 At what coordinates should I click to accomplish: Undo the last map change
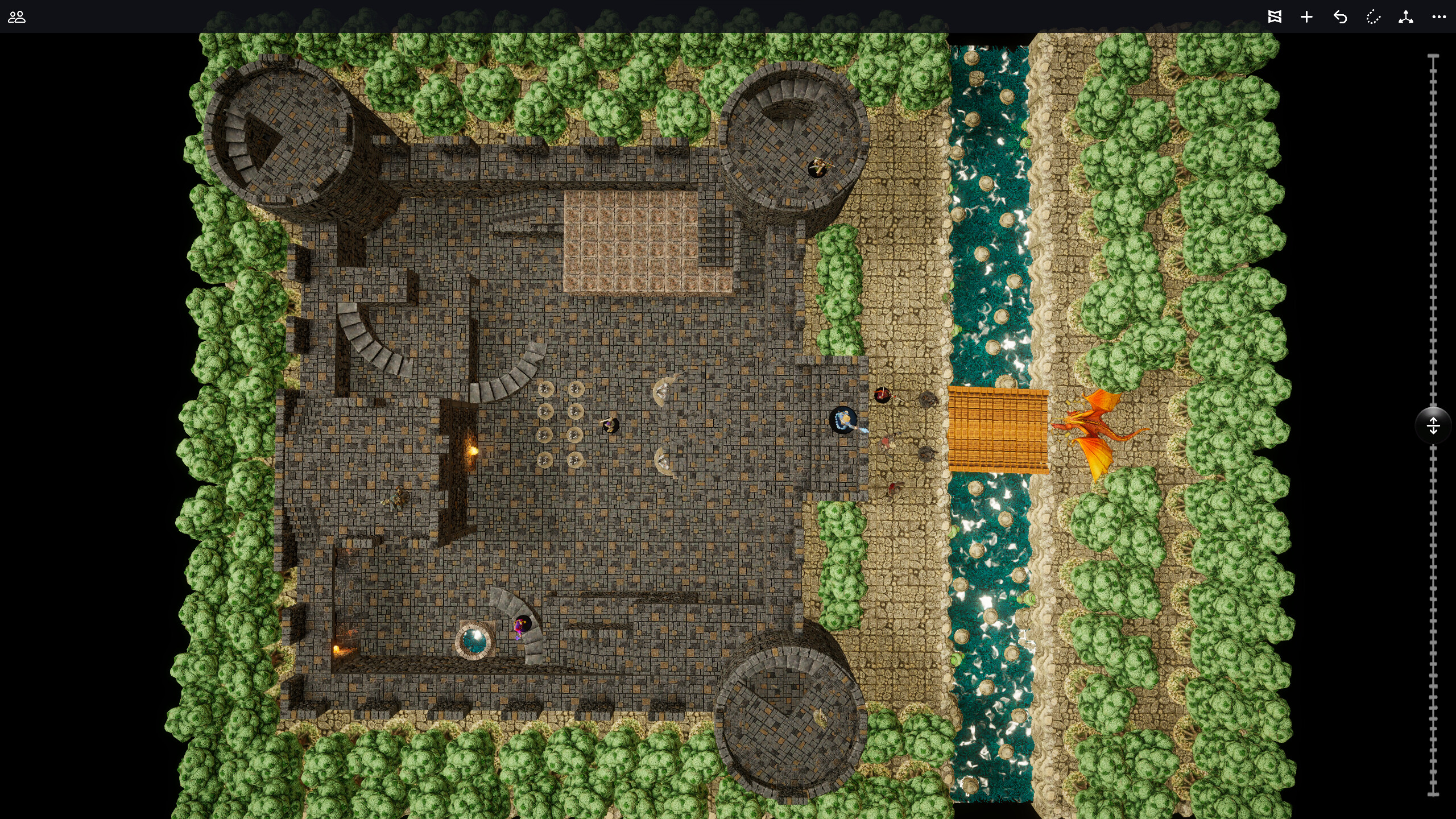(x=1340, y=18)
